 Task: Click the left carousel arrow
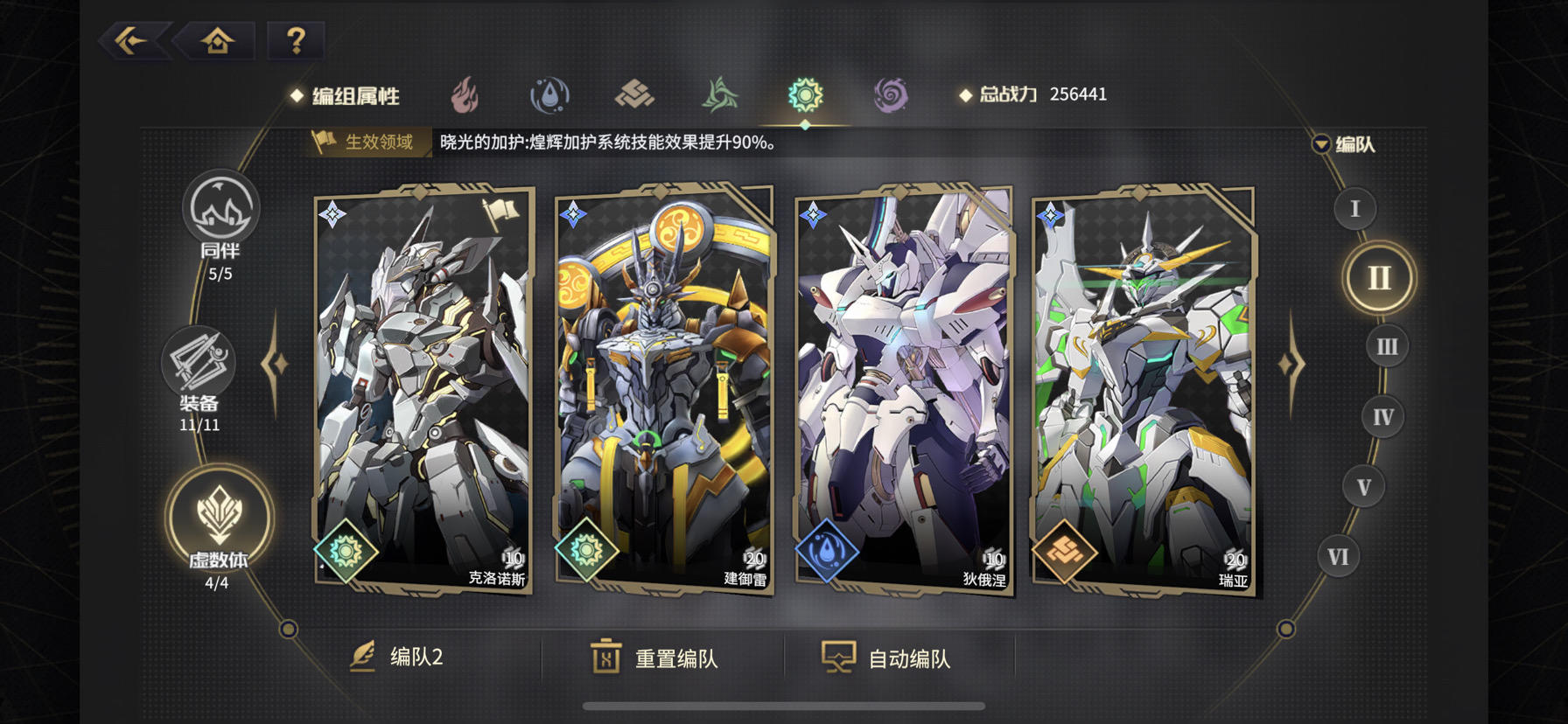click(274, 361)
